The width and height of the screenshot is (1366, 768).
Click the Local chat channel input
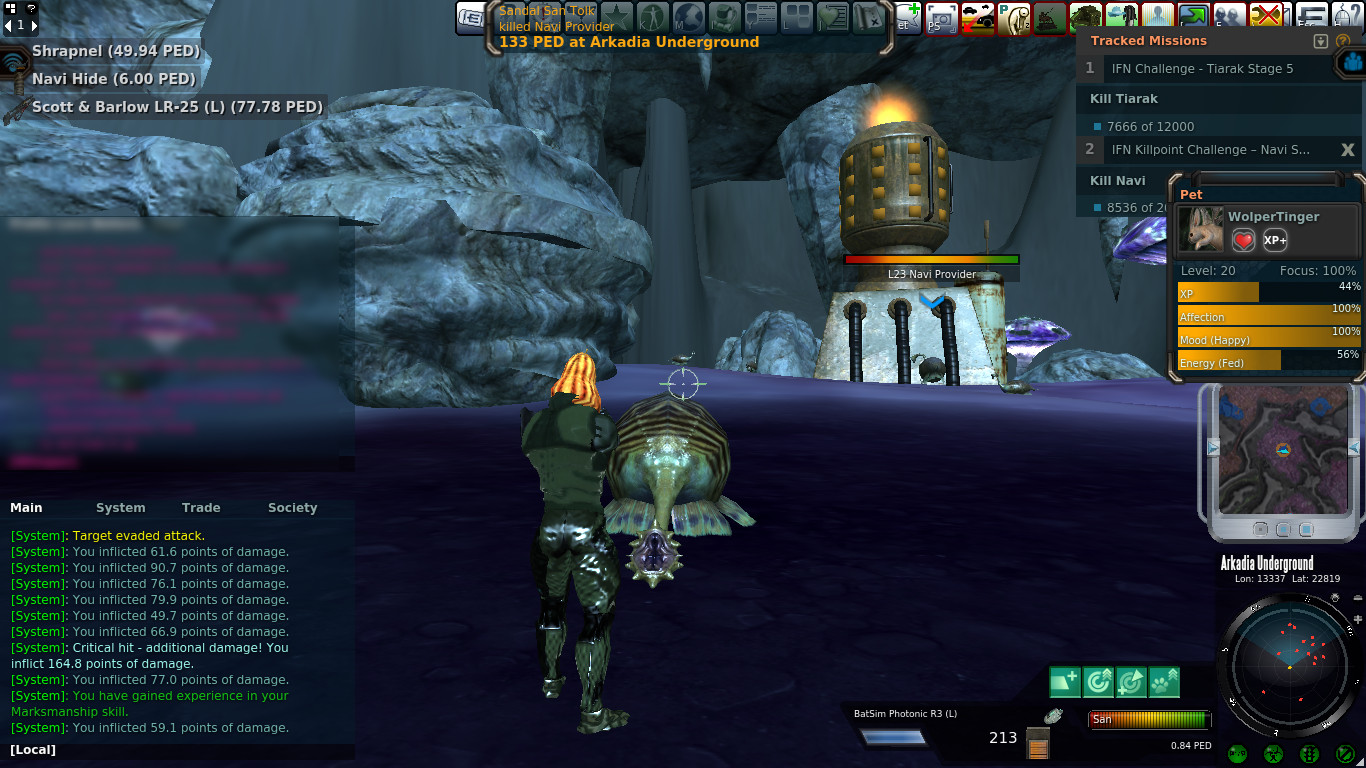pyautogui.click(x=180, y=750)
